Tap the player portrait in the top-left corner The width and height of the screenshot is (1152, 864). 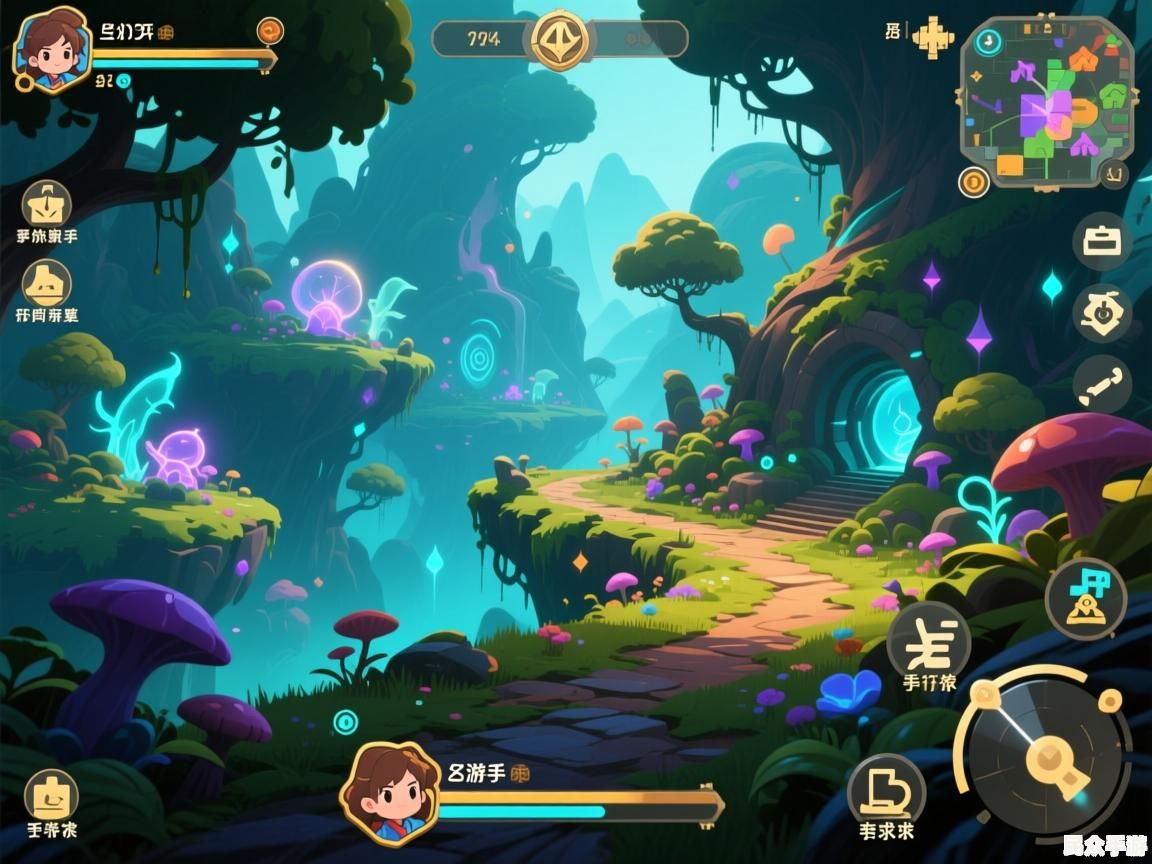50,48
